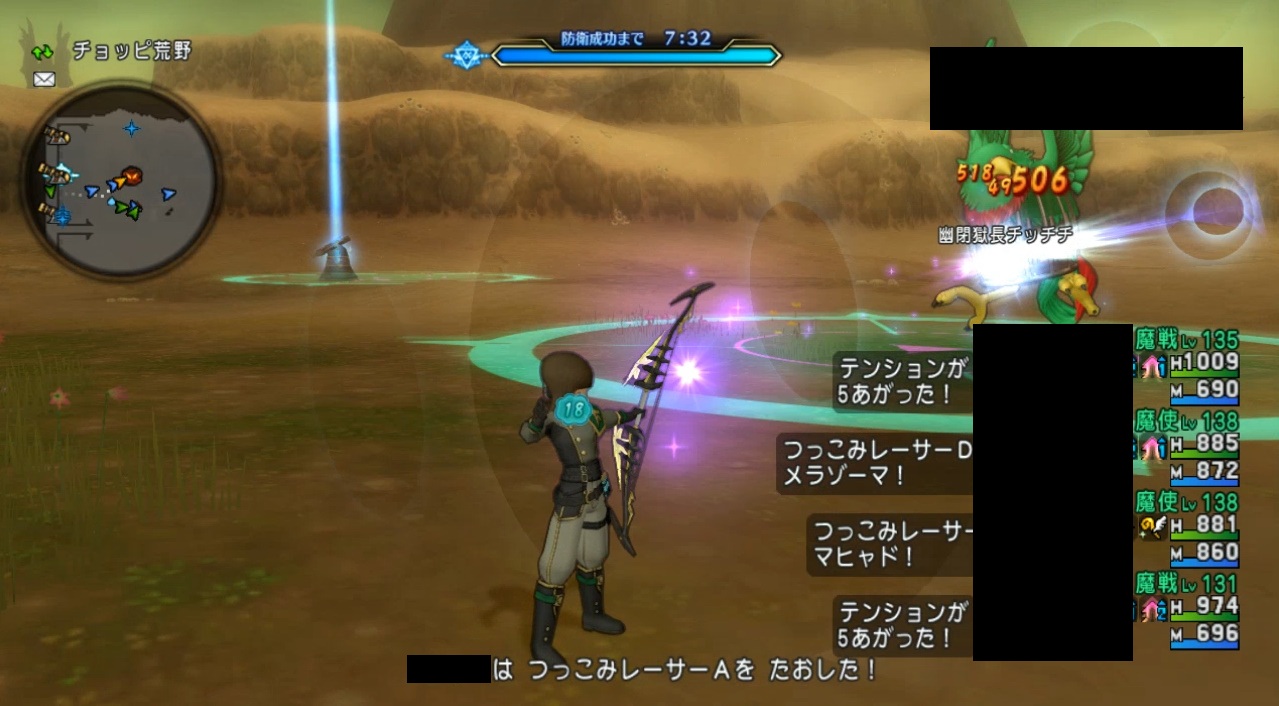Open the circular minimap
Viewport: 1279px width, 706px height.
(x=120, y=180)
